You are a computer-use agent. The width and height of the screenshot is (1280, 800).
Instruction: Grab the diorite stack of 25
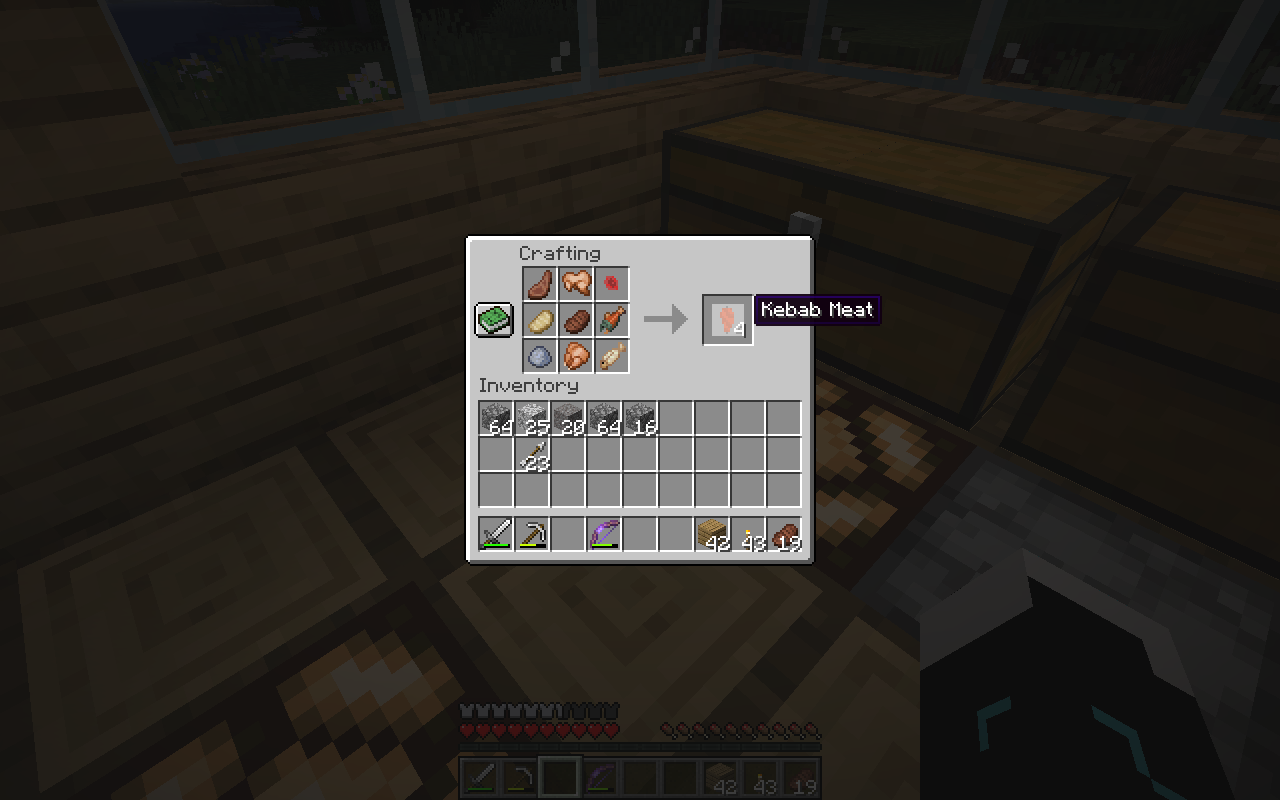point(531,415)
